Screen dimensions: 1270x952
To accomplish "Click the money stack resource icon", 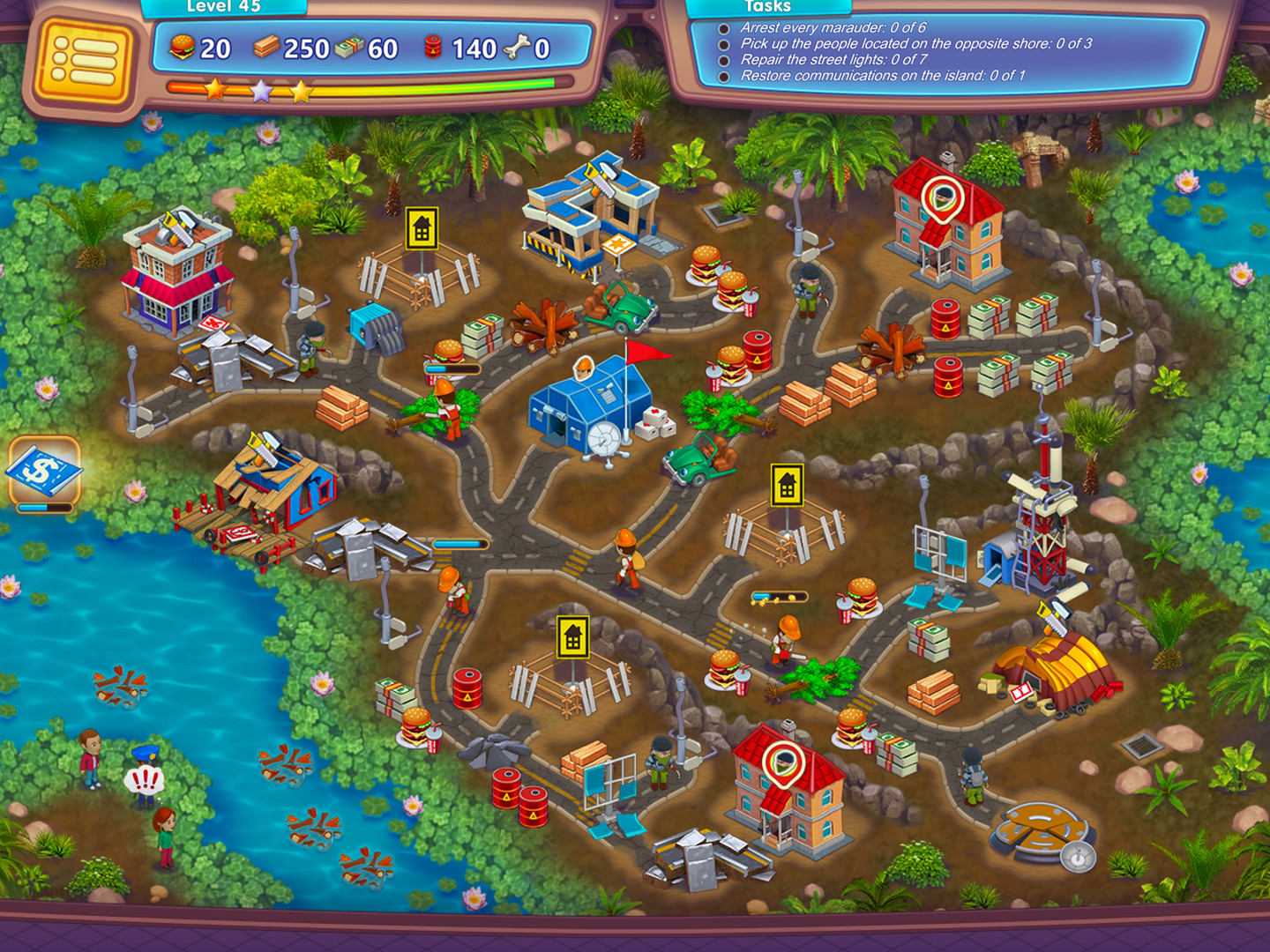I will [351, 47].
